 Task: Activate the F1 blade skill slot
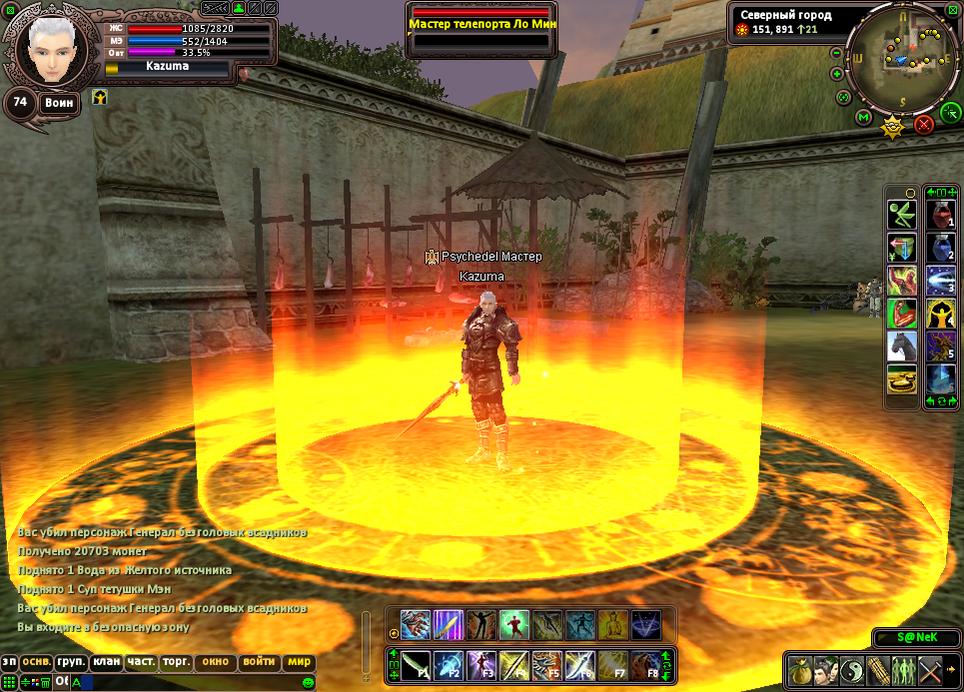click(x=416, y=664)
